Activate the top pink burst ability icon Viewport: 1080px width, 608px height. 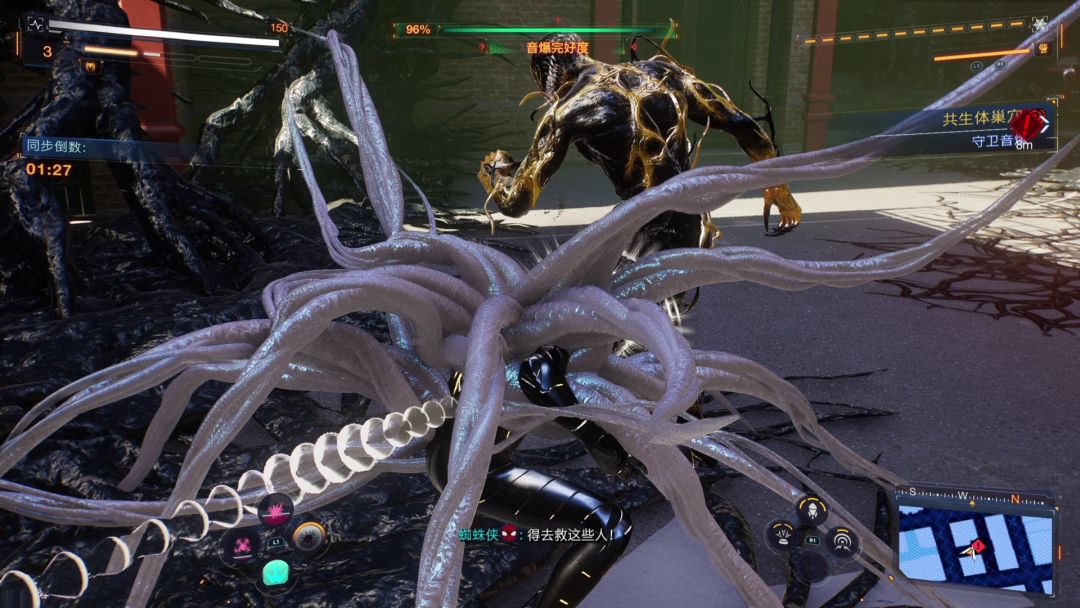pos(276,511)
